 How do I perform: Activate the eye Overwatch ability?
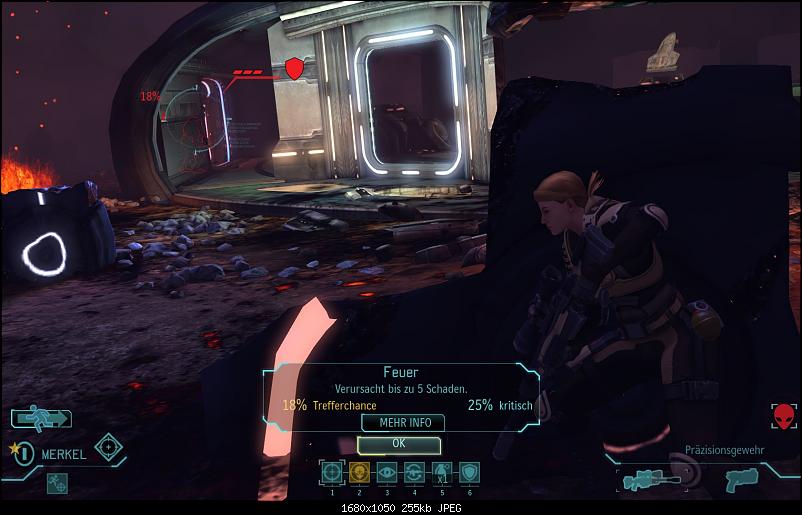(x=386, y=472)
